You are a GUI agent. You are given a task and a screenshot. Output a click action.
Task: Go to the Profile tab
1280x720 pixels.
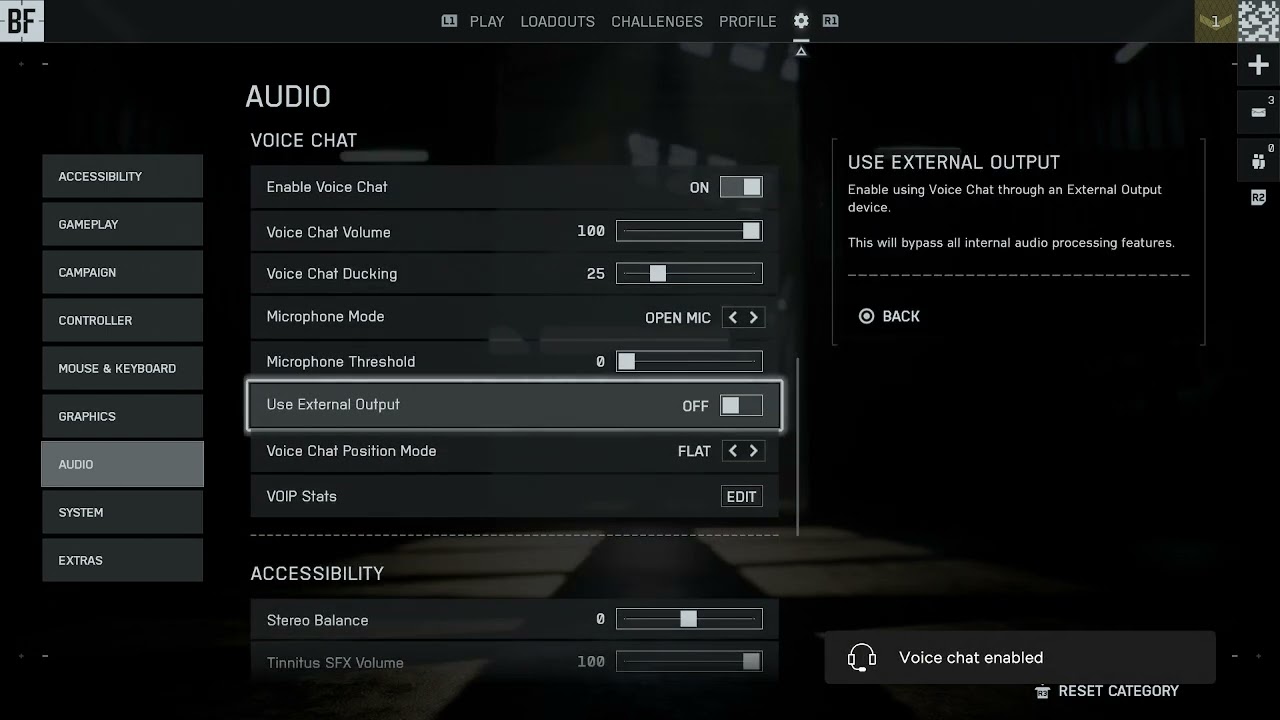(x=747, y=21)
